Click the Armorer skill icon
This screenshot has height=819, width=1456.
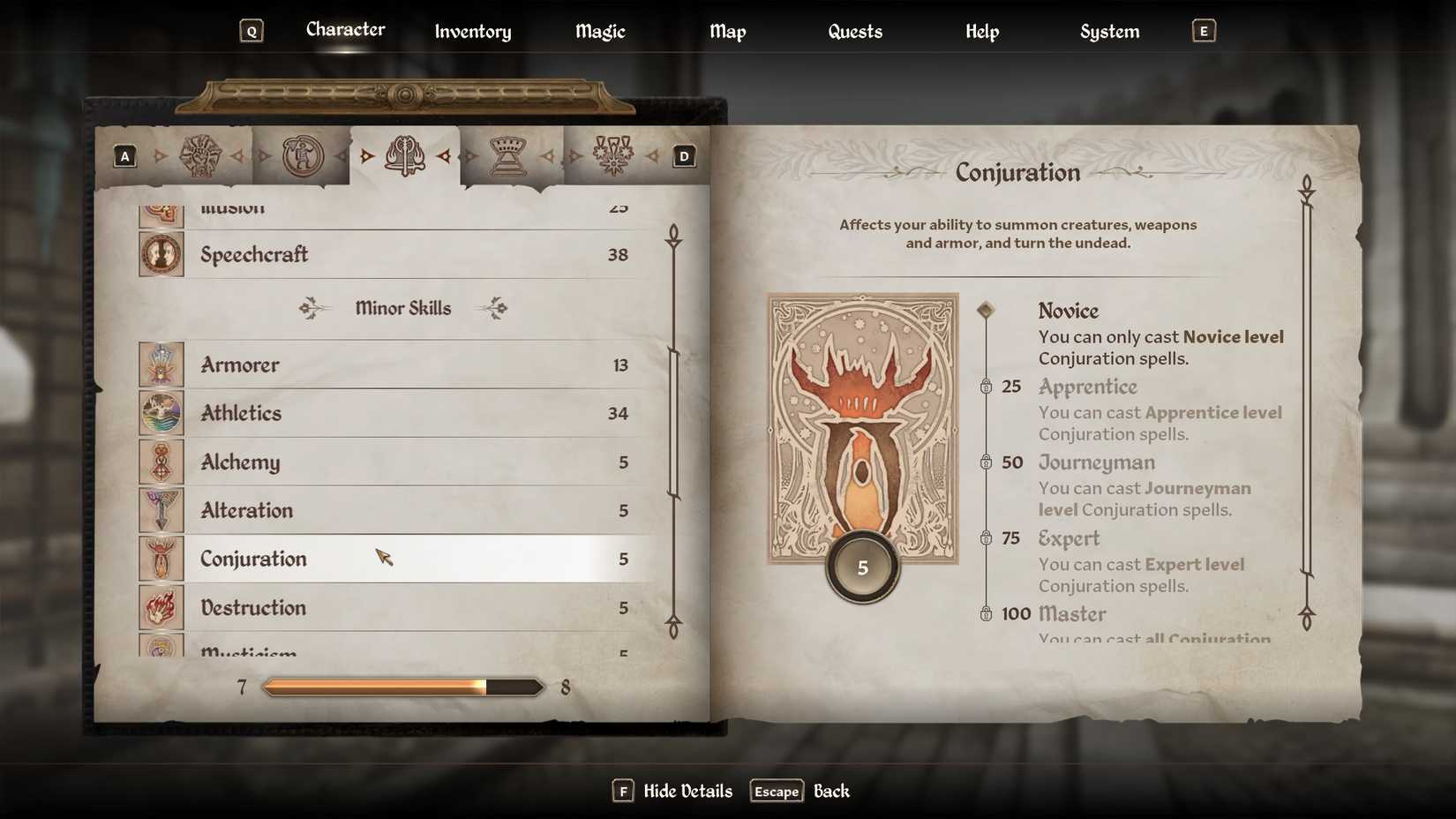click(161, 364)
